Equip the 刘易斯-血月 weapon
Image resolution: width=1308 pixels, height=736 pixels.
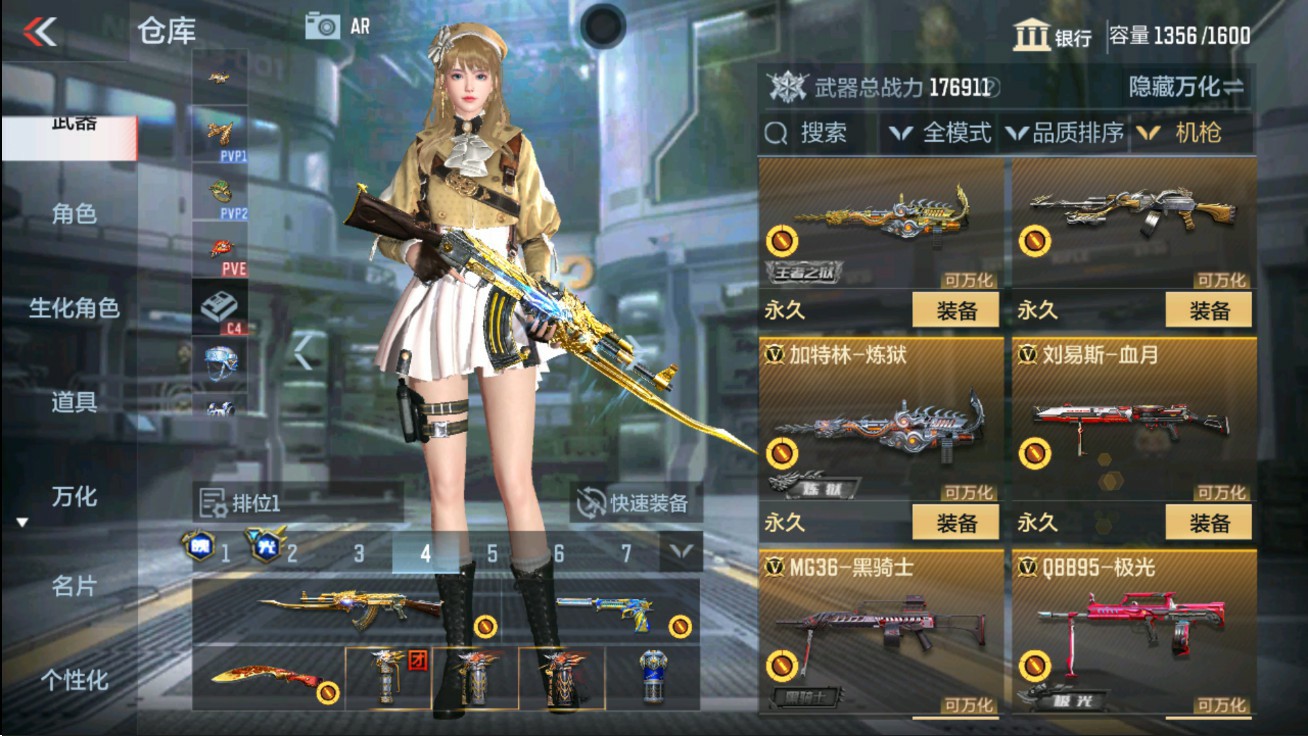pyautogui.click(x=1208, y=522)
